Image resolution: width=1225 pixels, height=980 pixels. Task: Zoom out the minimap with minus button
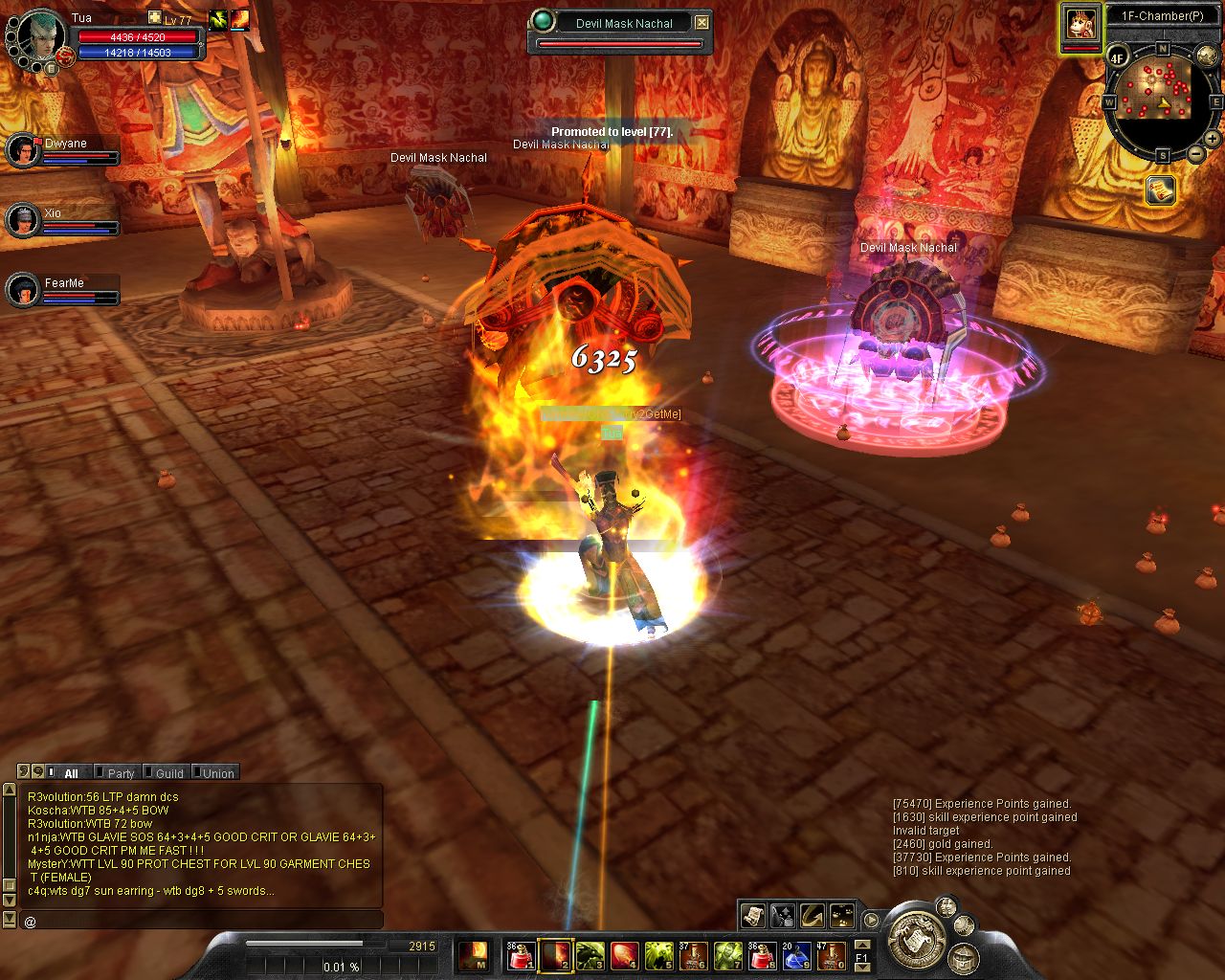coord(1196,153)
